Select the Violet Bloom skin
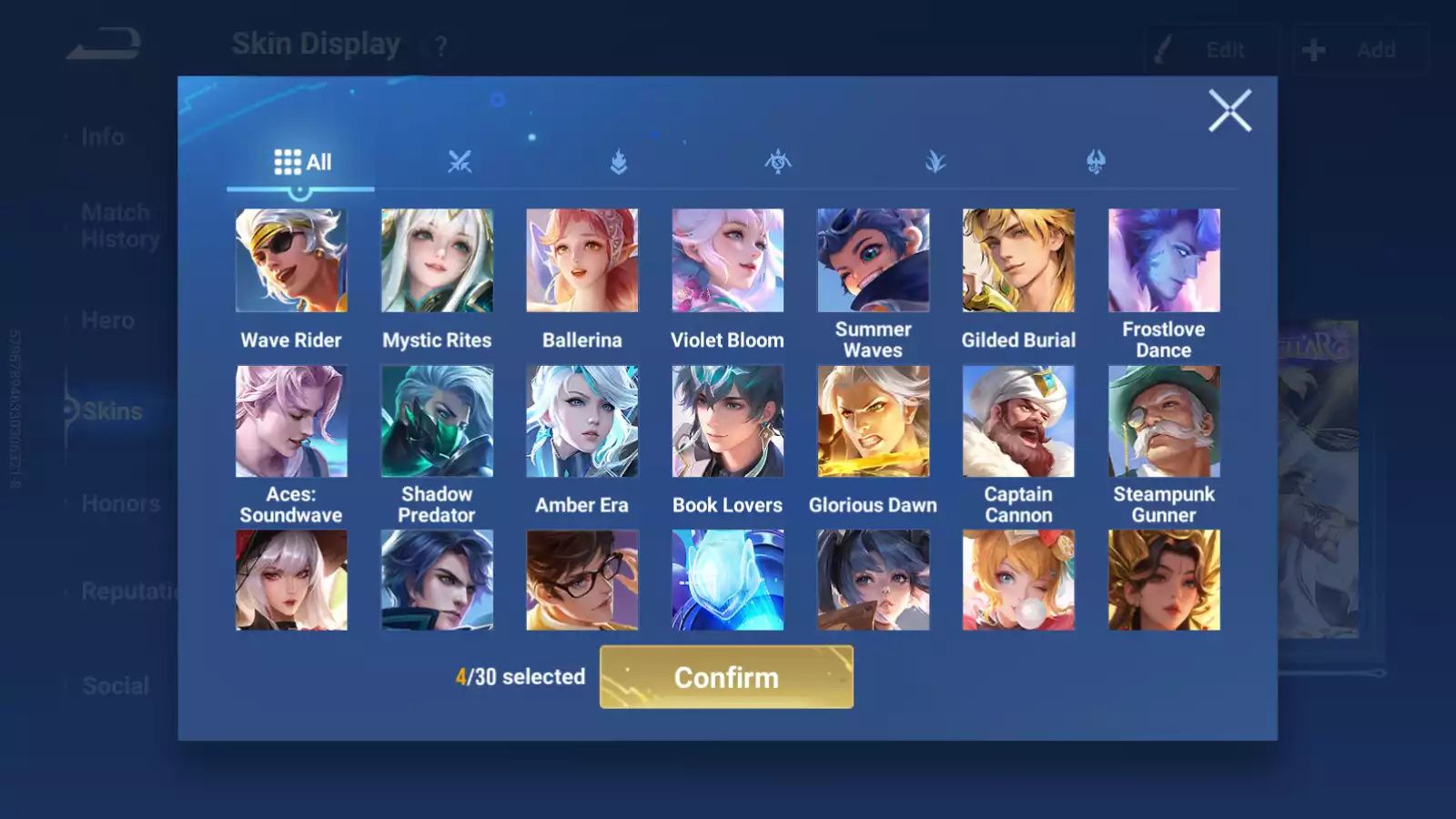Viewport: 1456px width, 819px height. pos(727,261)
